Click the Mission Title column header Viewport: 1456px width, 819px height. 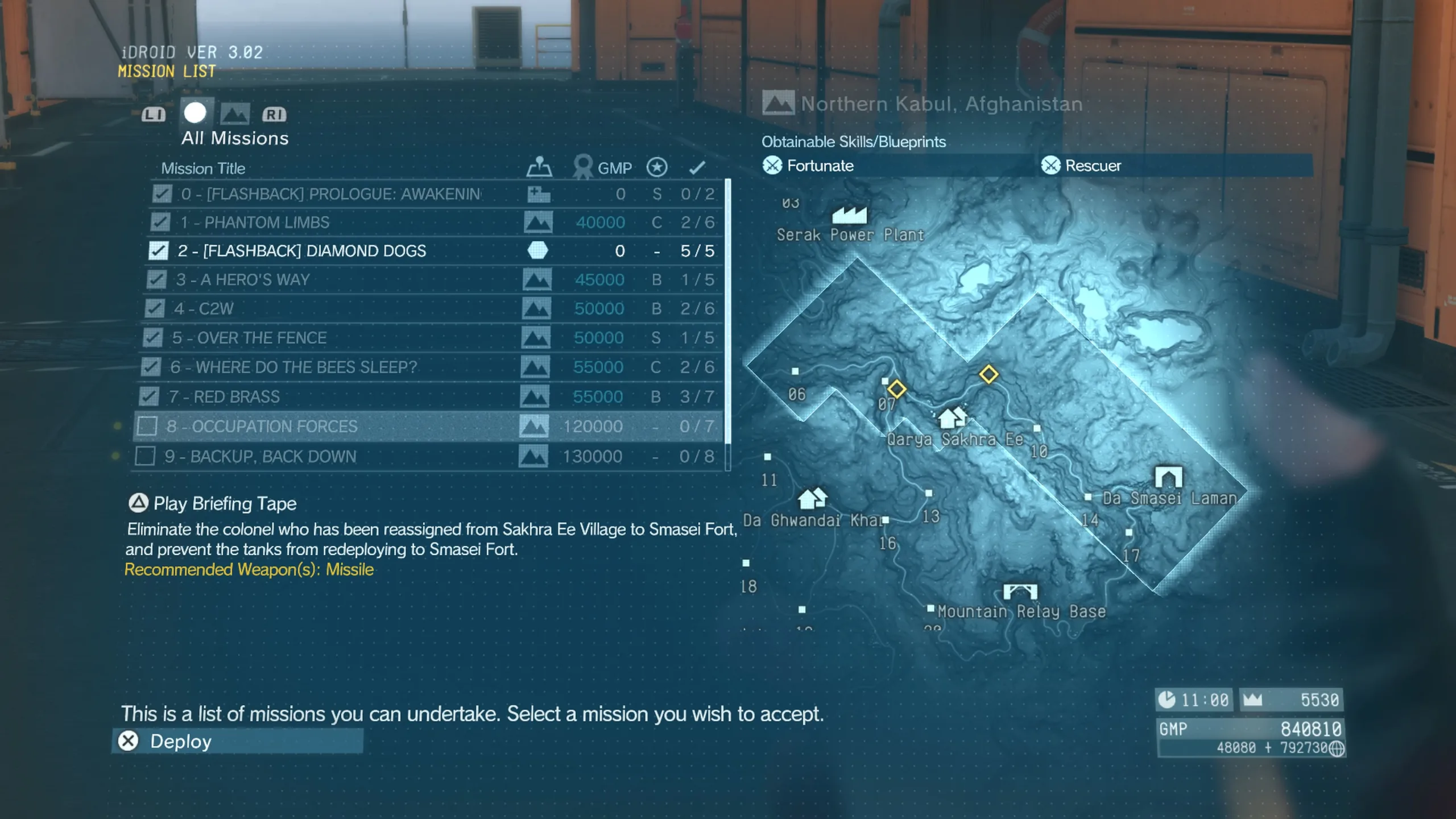203,168
